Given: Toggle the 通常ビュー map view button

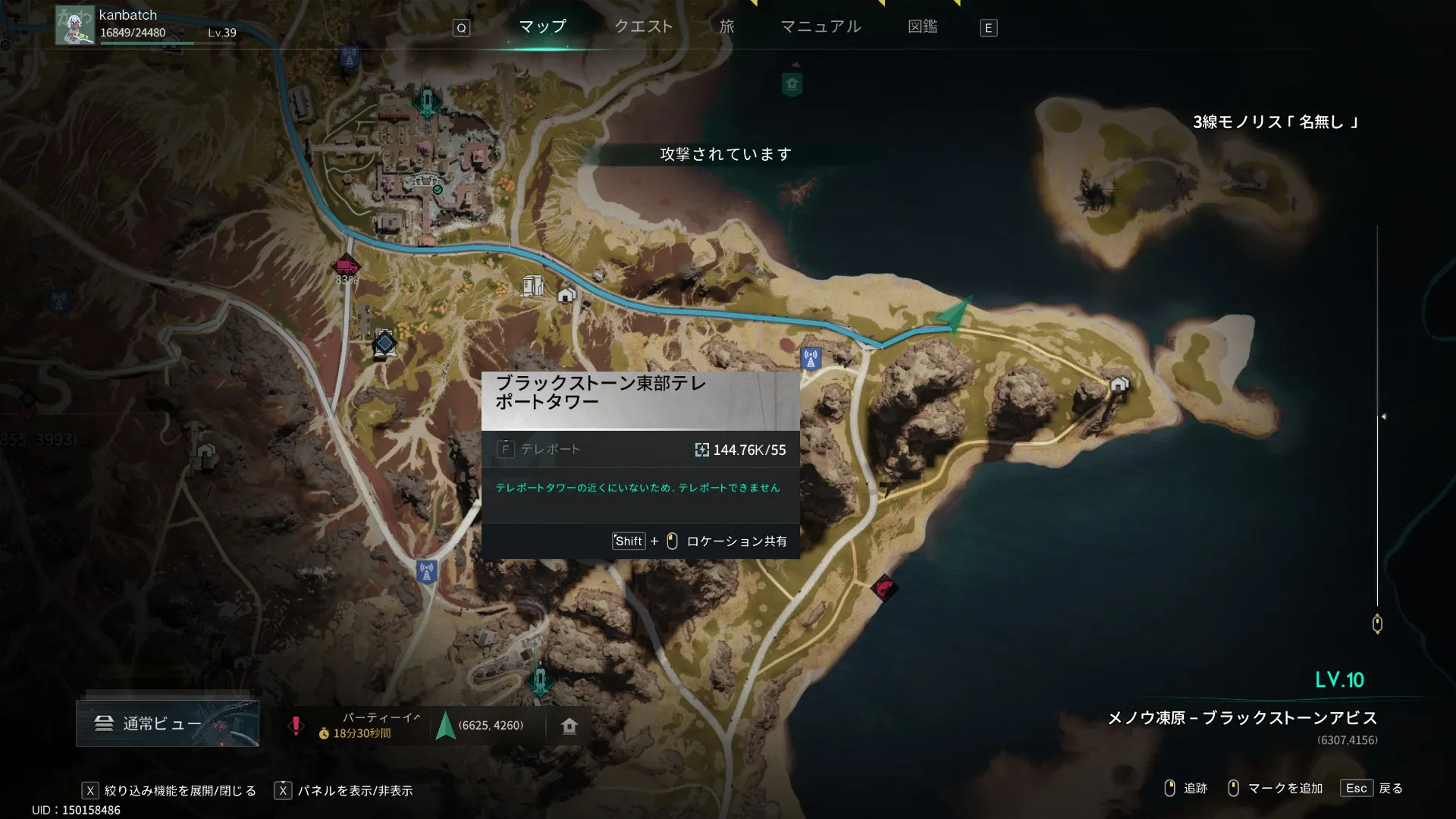Looking at the screenshot, I should 168,723.
